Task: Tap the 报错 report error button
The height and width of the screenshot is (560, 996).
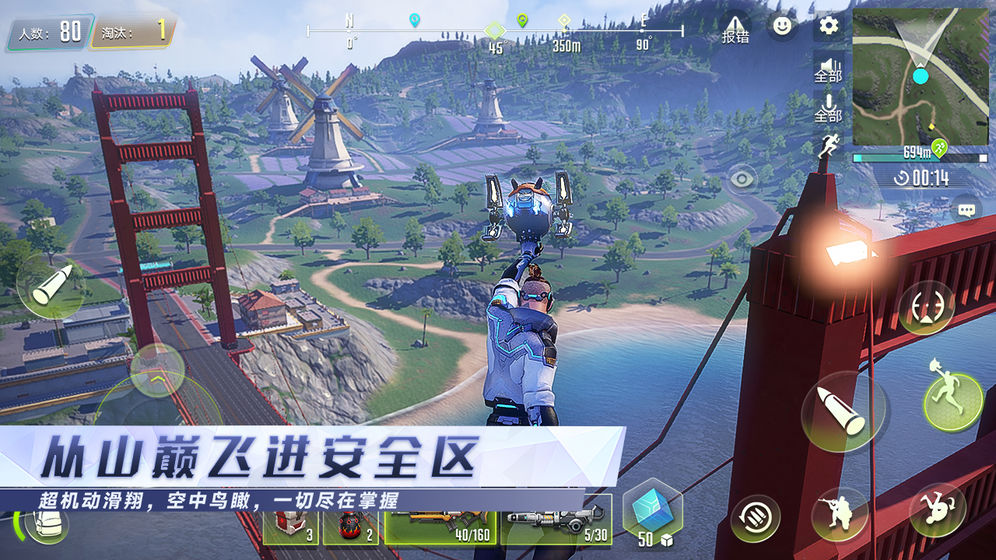Action: click(x=735, y=29)
